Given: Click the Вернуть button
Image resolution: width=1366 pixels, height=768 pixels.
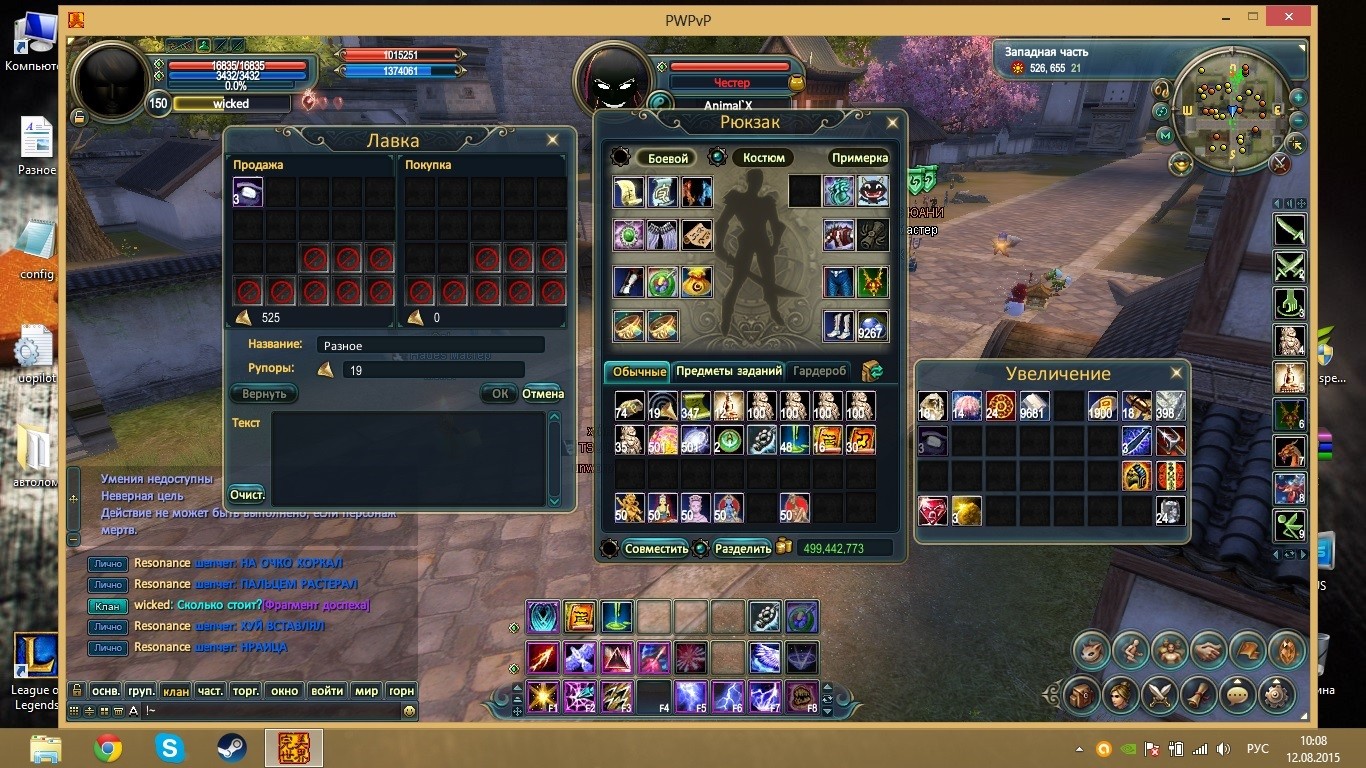Looking at the screenshot, I should point(264,394).
